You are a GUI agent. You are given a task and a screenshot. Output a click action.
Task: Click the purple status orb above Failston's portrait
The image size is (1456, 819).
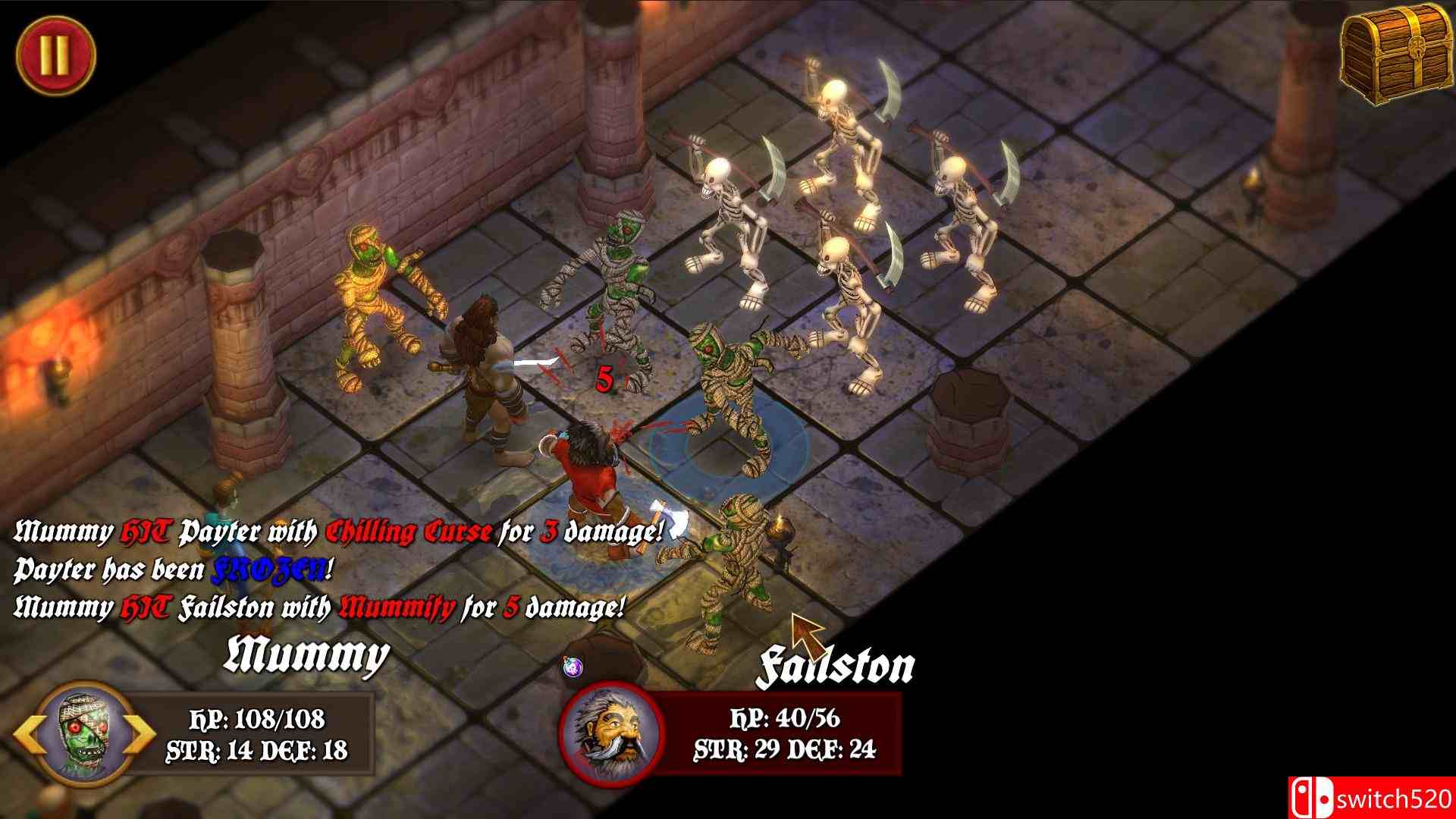click(573, 667)
